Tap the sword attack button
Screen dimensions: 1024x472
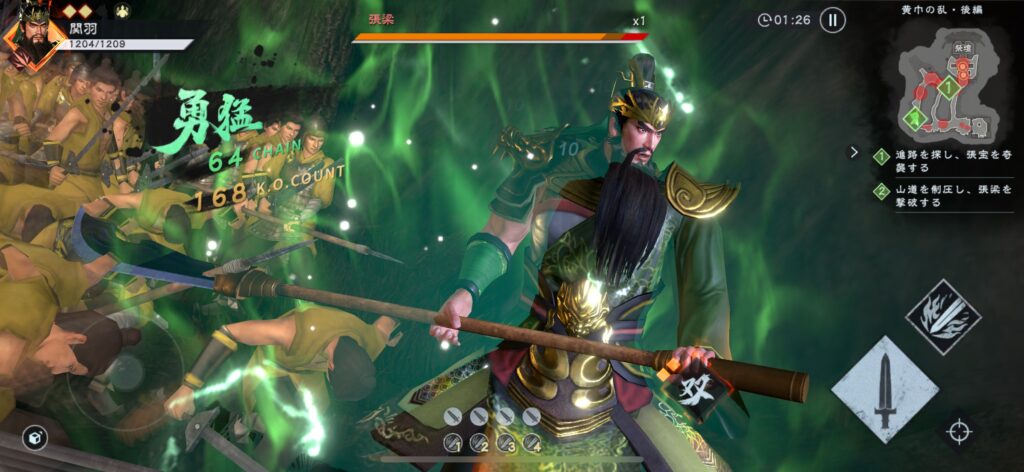(x=884, y=390)
